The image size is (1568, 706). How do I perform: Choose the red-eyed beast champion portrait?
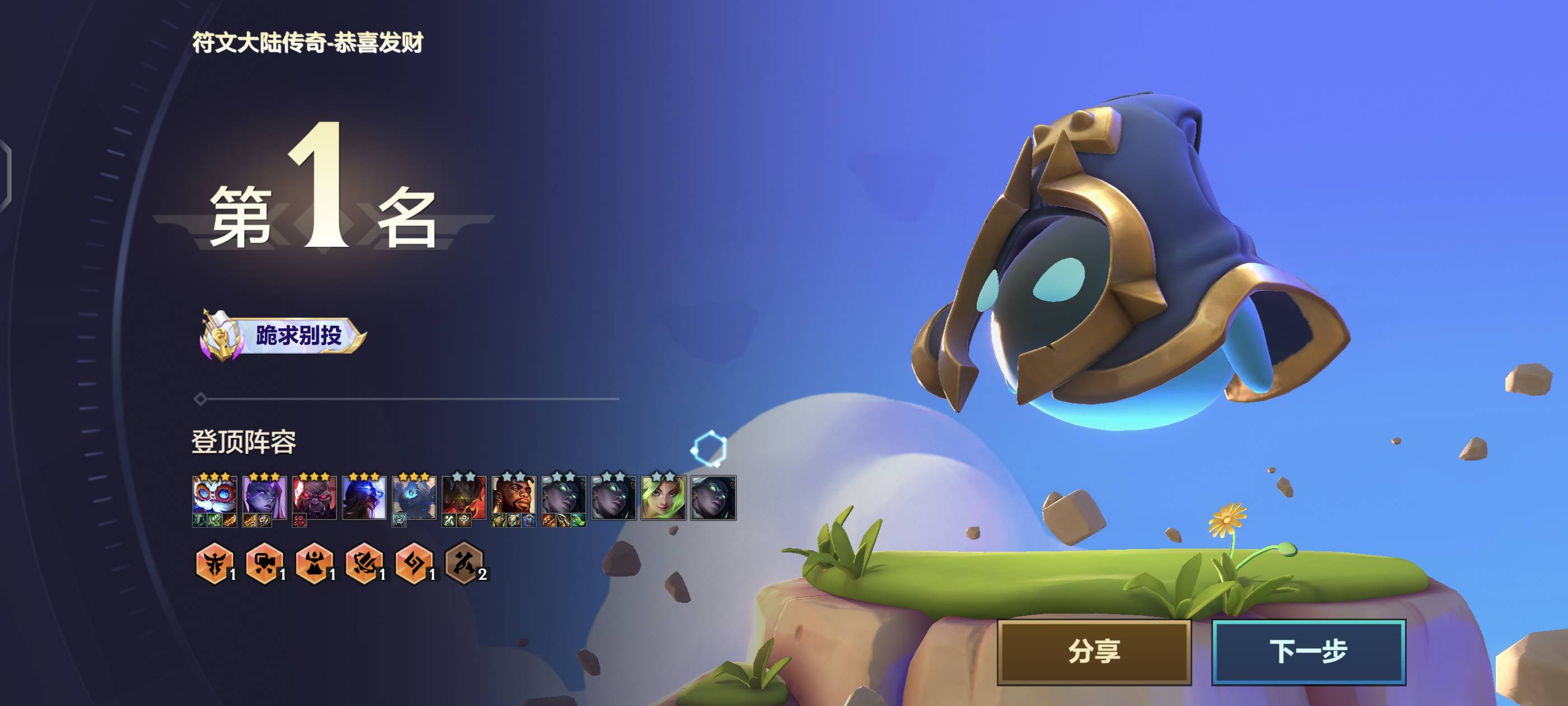pyautogui.click(x=314, y=496)
